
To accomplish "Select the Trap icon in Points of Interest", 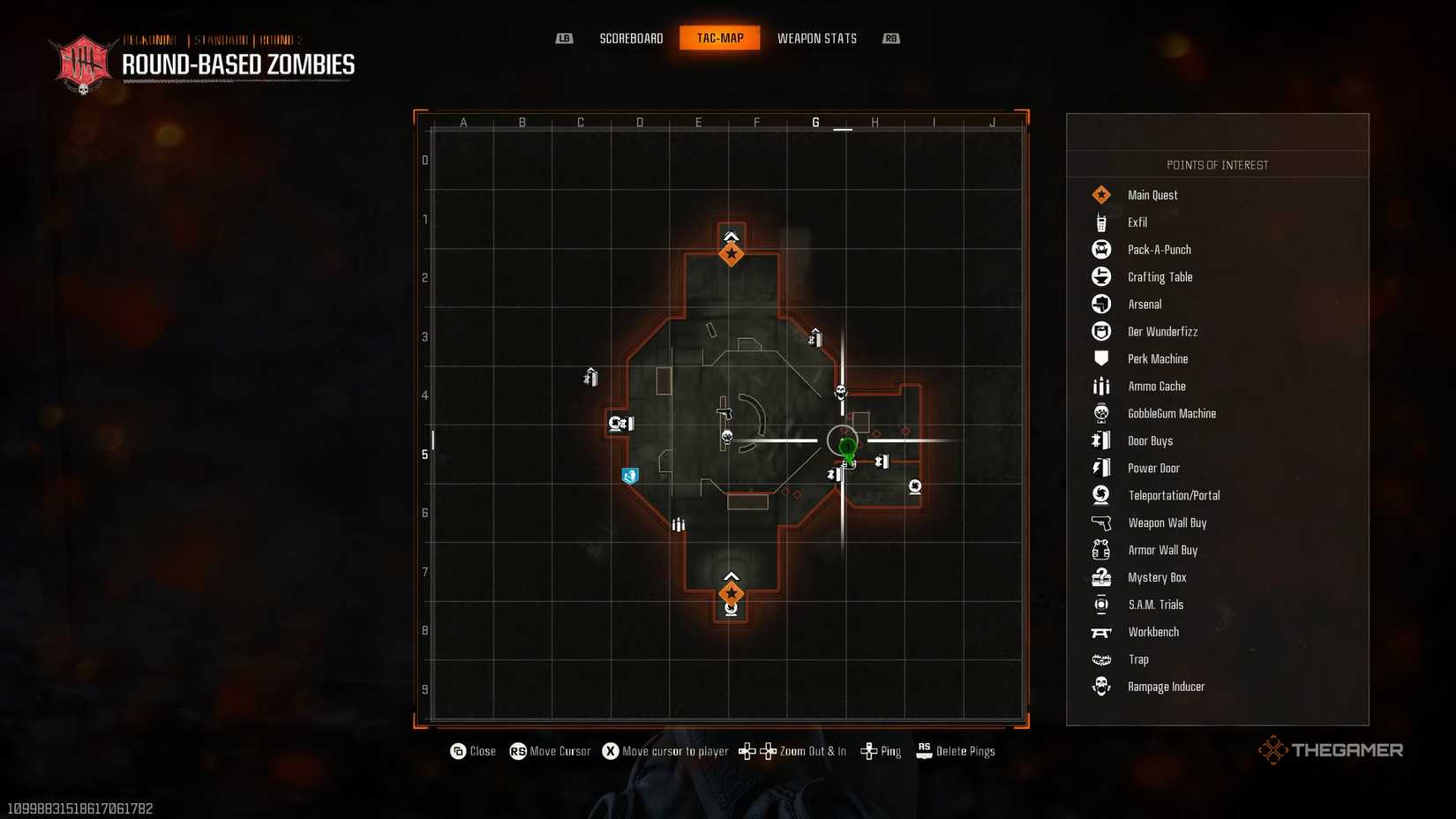I will [1101, 659].
